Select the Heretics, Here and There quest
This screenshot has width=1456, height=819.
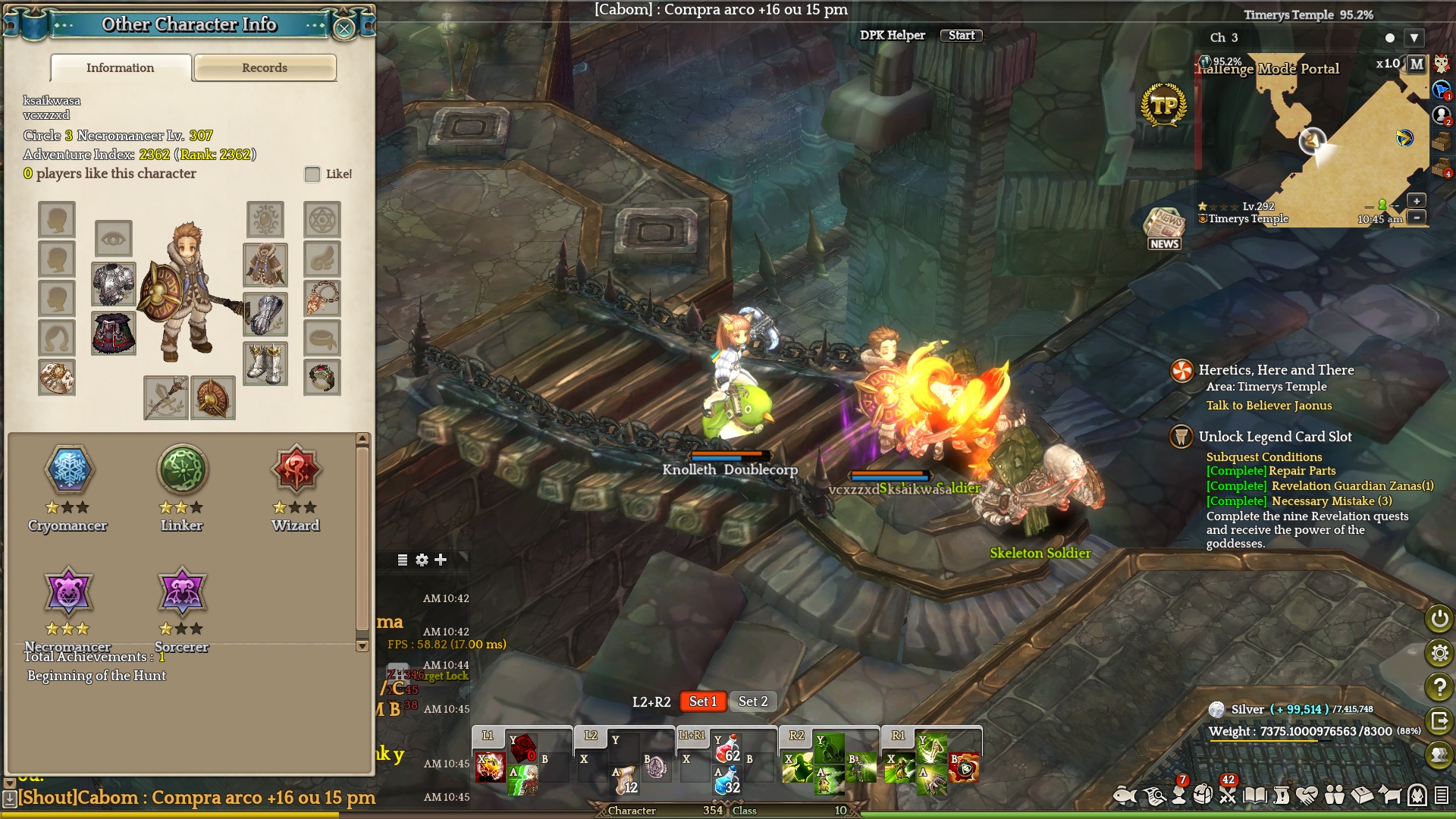[x=1276, y=370]
